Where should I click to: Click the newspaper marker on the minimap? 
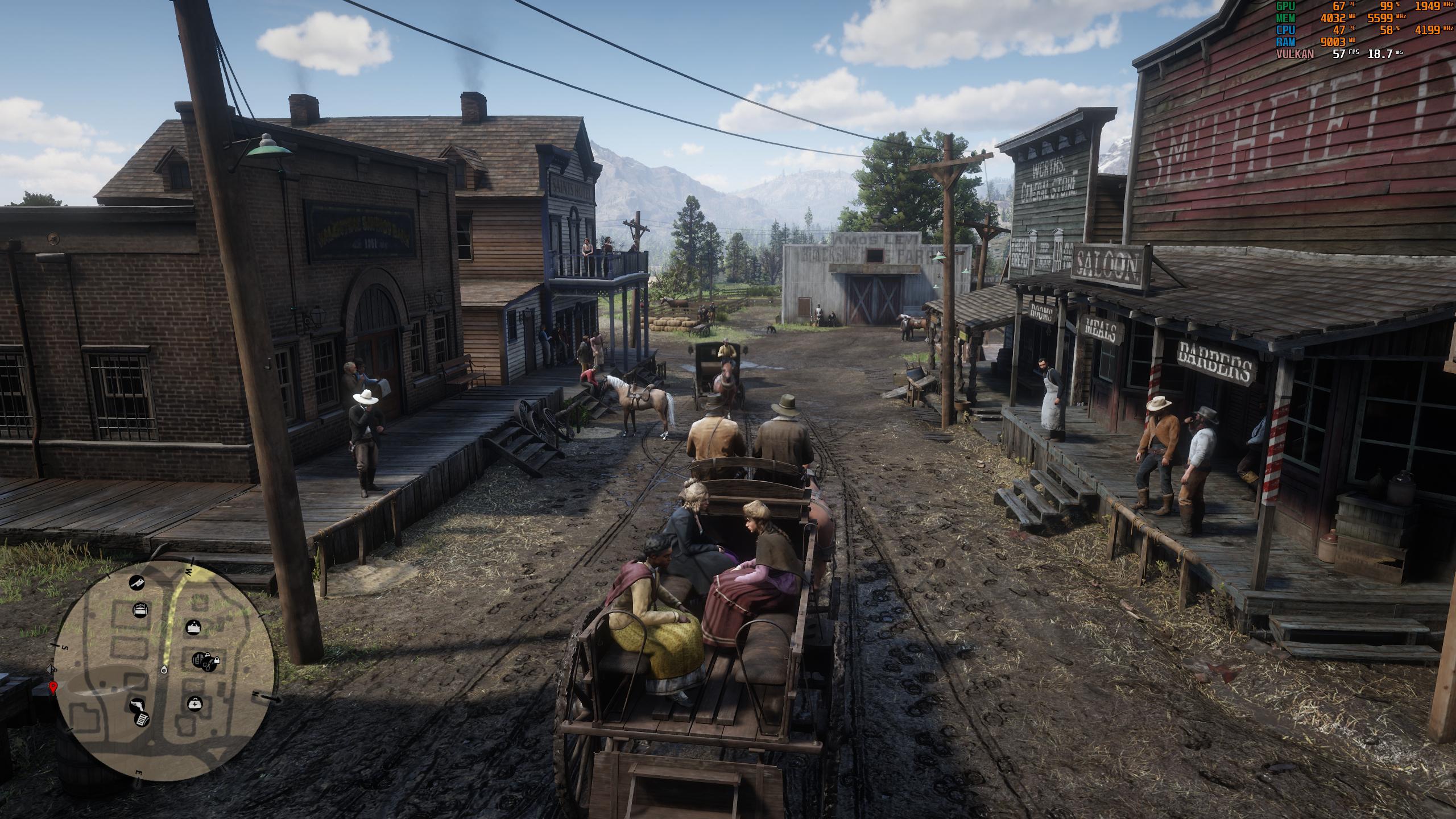click(142, 719)
